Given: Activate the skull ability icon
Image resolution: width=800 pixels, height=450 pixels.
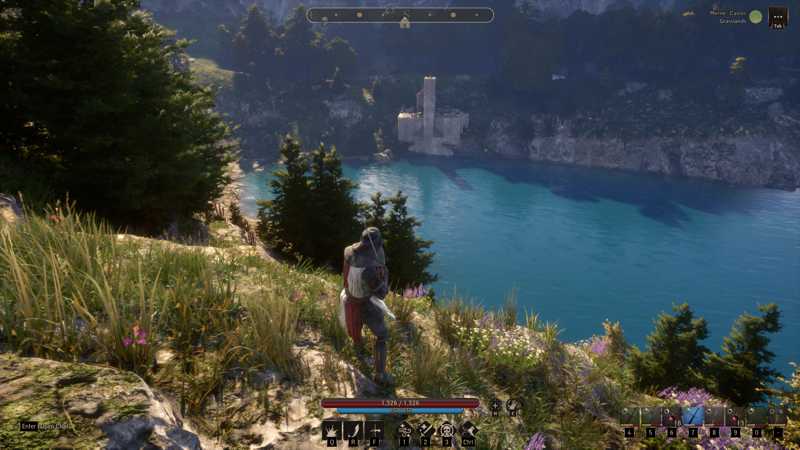Looking at the screenshot, I should tap(447, 430).
